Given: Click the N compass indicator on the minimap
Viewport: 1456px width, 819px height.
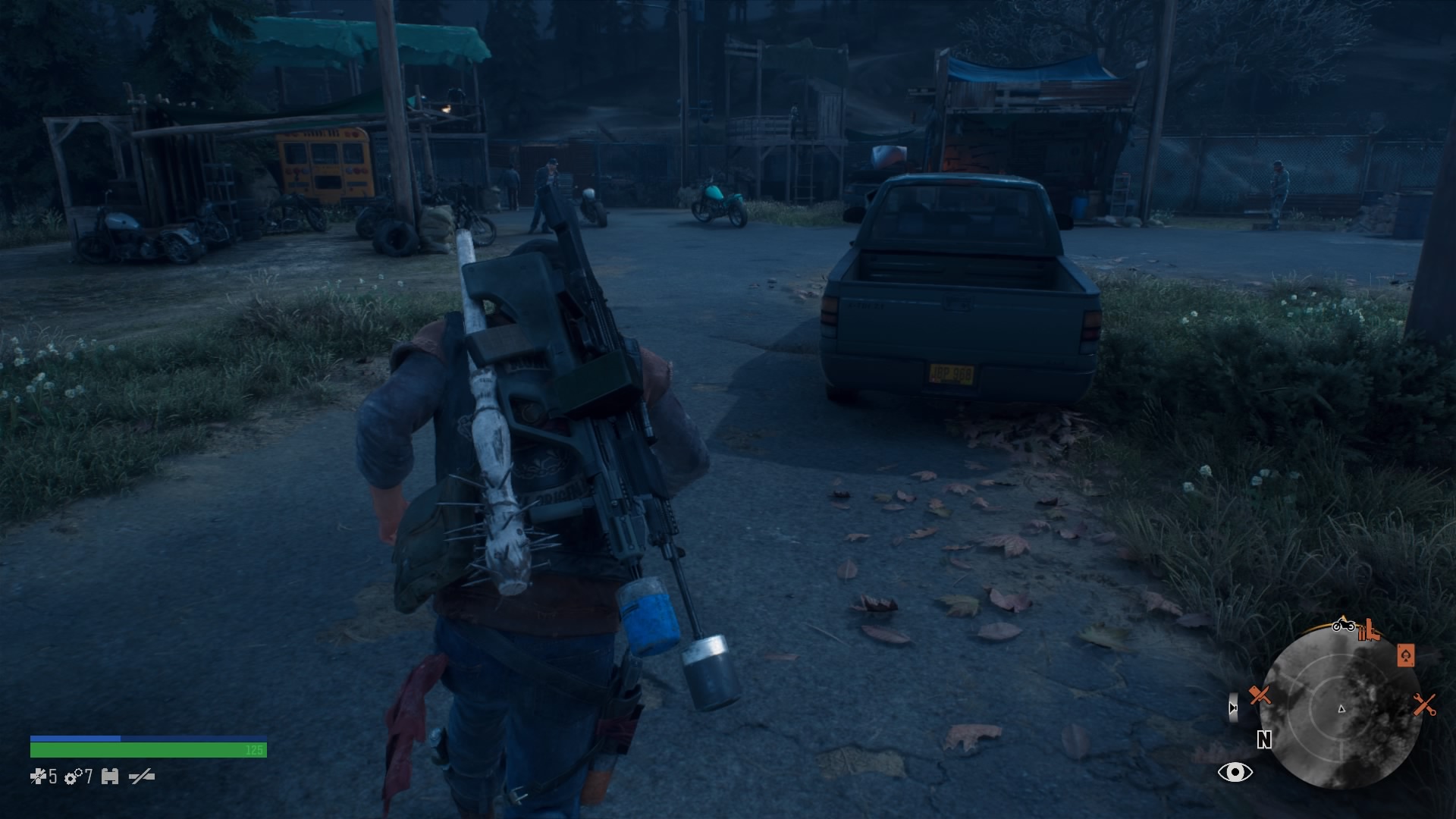Looking at the screenshot, I should point(1263,740).
